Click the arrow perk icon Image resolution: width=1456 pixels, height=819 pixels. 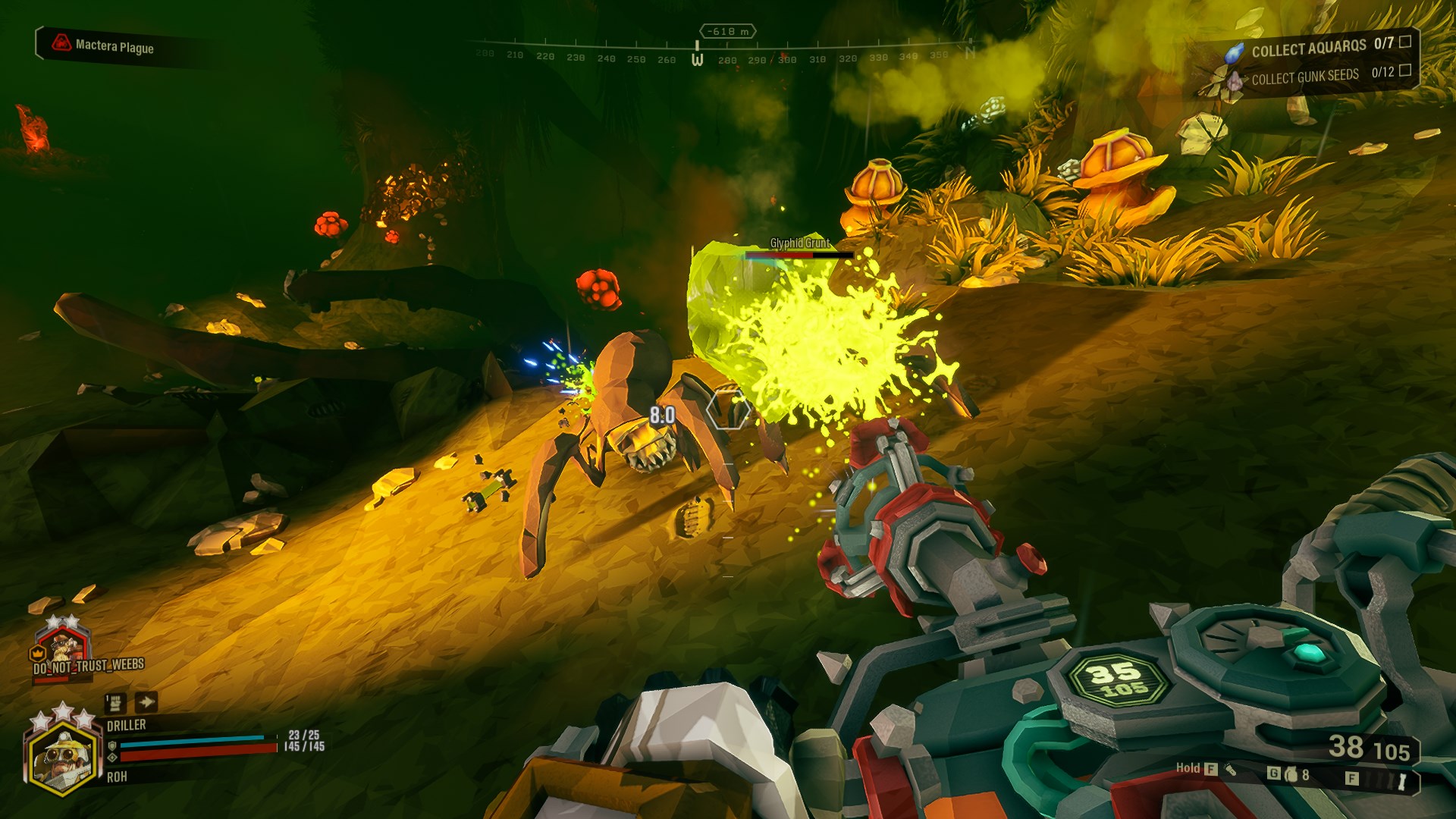click(146, 702)
